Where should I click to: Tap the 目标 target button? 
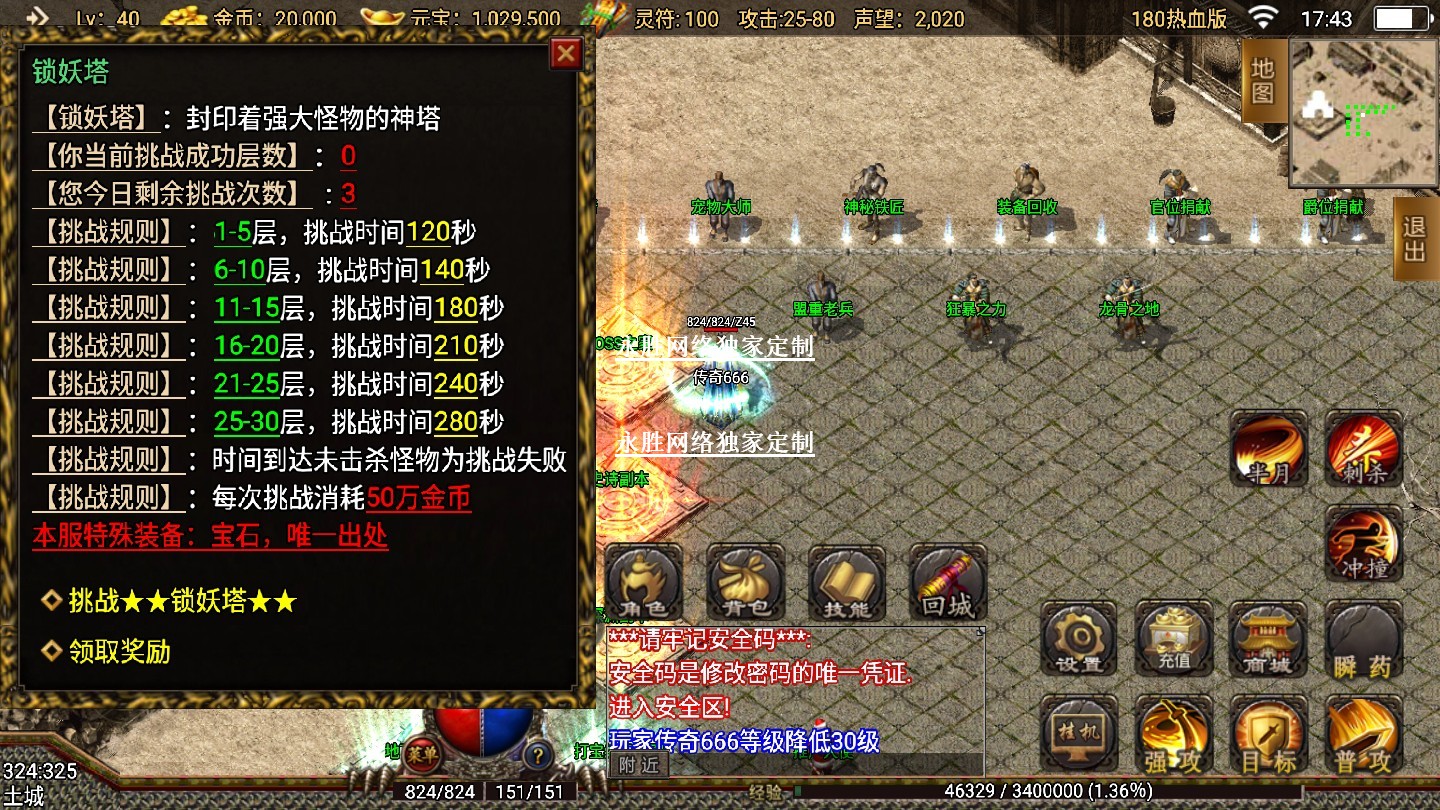pos(1268,735)
